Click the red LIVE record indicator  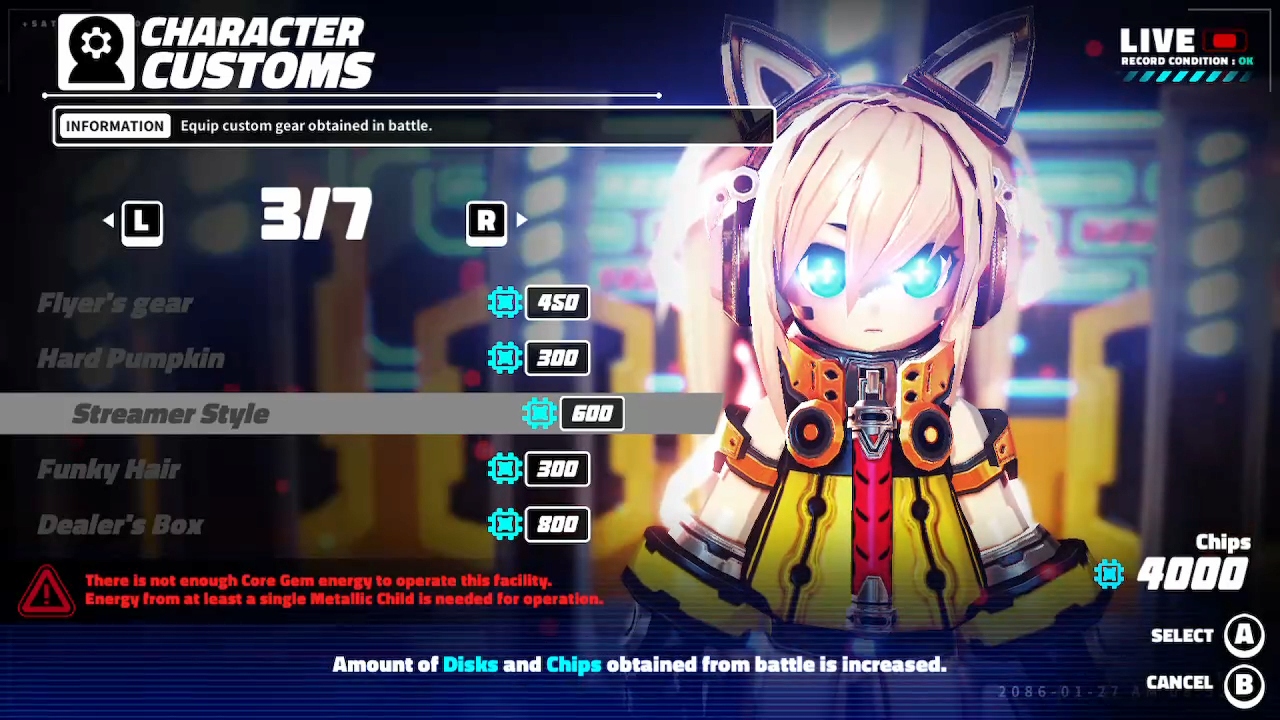1224,40
